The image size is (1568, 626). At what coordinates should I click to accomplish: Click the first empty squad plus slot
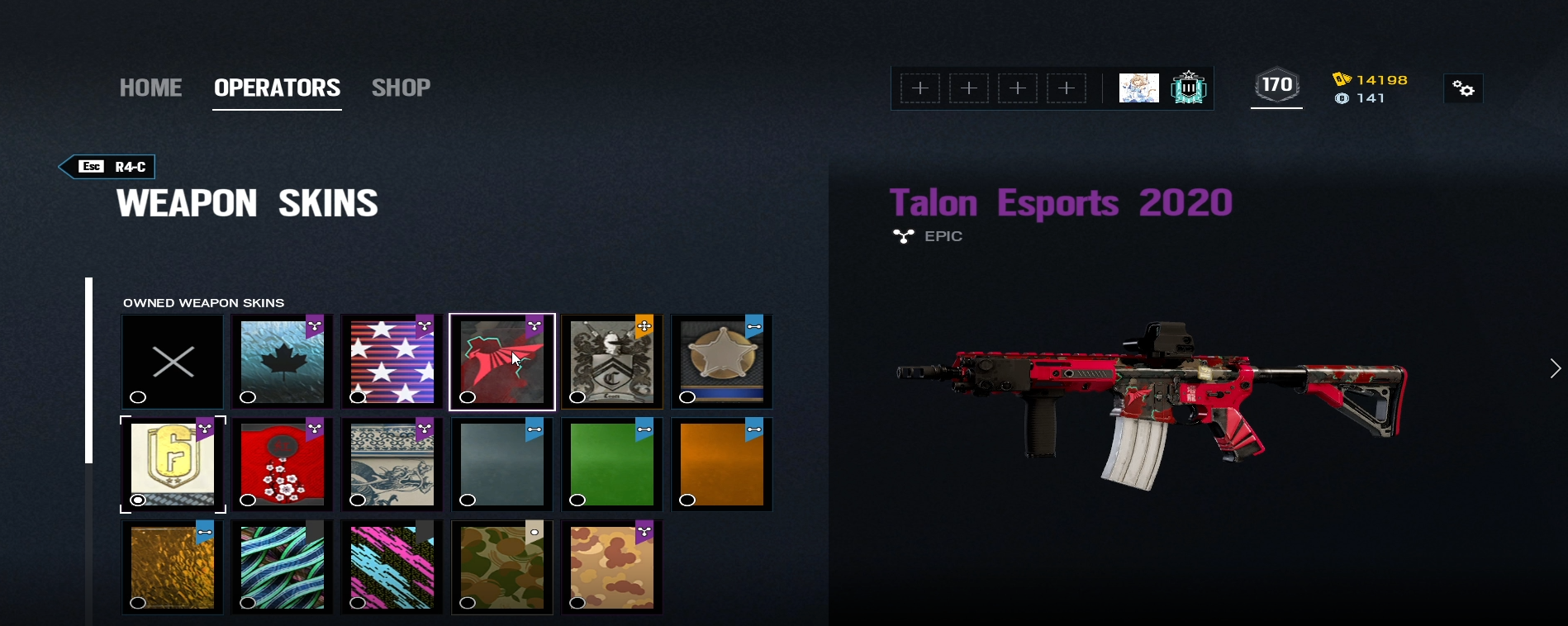point(920,88)
